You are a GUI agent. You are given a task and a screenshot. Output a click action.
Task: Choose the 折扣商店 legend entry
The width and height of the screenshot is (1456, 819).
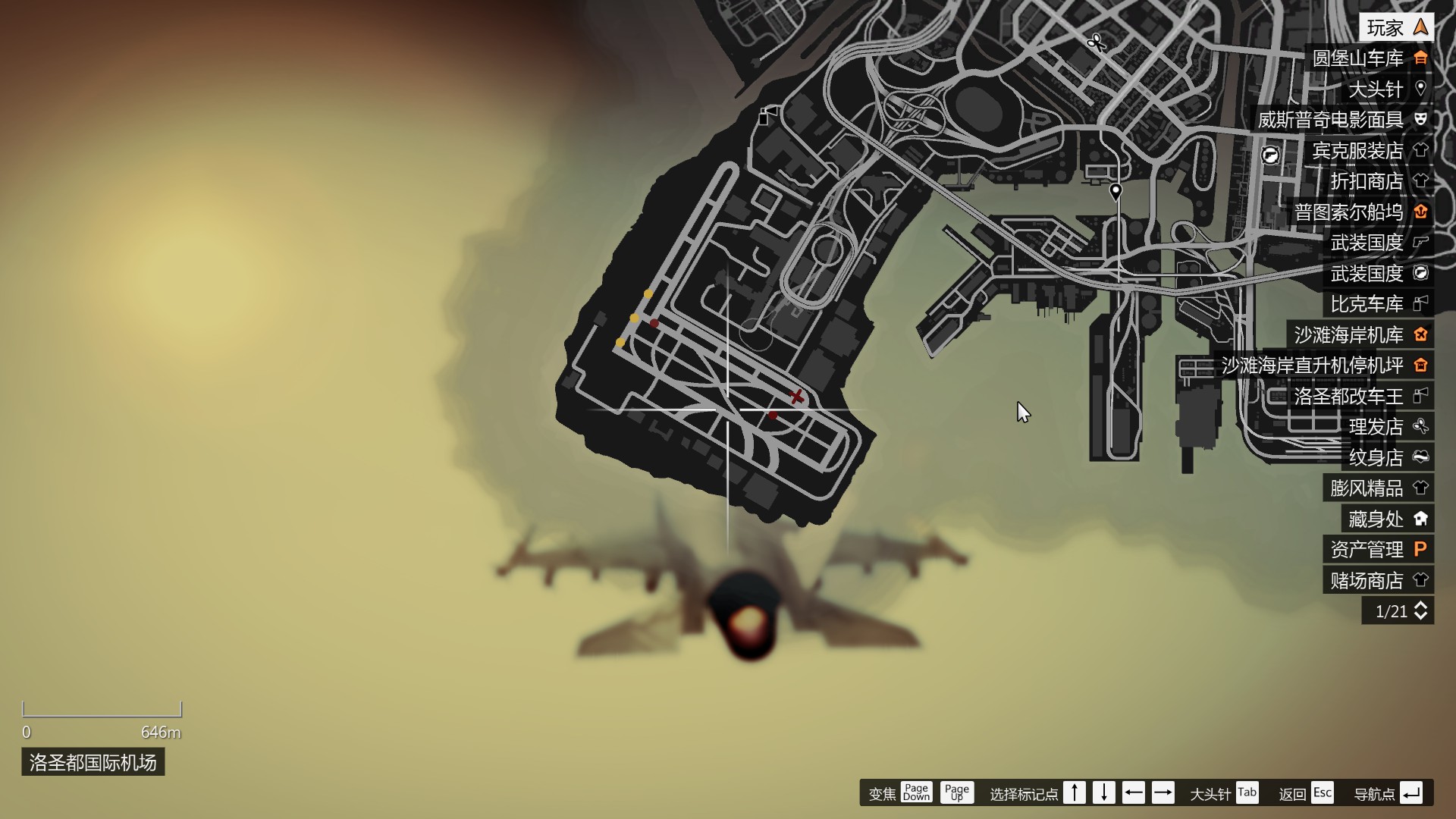1378,181
